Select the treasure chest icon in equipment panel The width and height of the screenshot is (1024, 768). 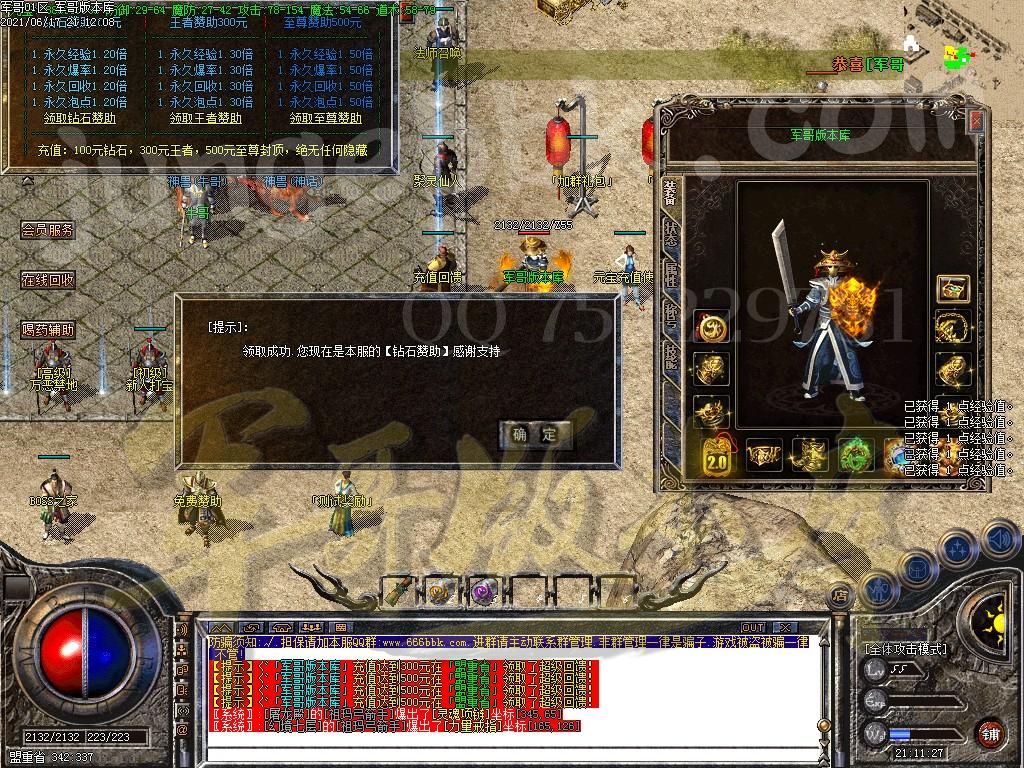tap(952, 289)
